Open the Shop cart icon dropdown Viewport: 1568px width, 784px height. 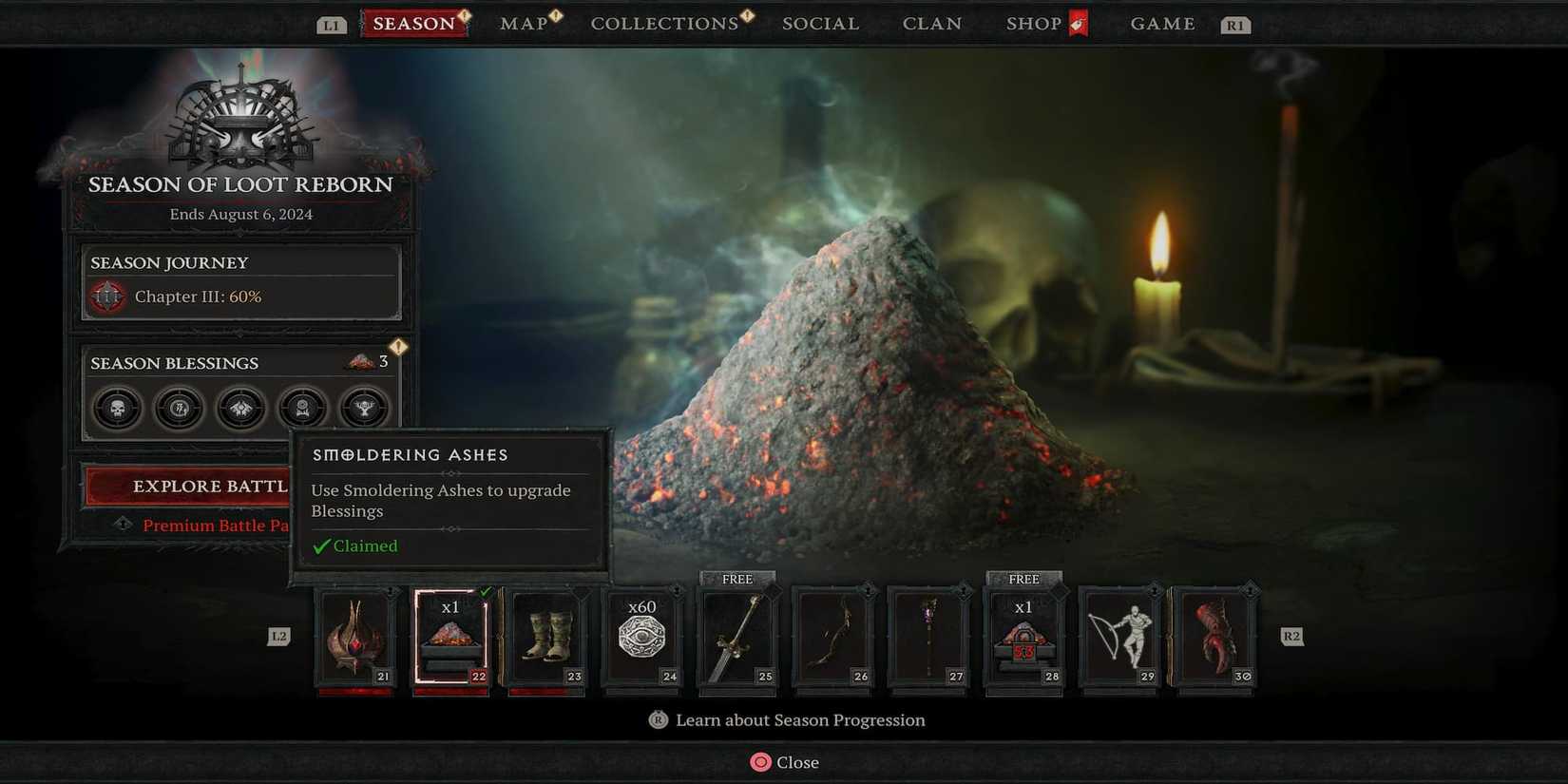coord(1079,23)
